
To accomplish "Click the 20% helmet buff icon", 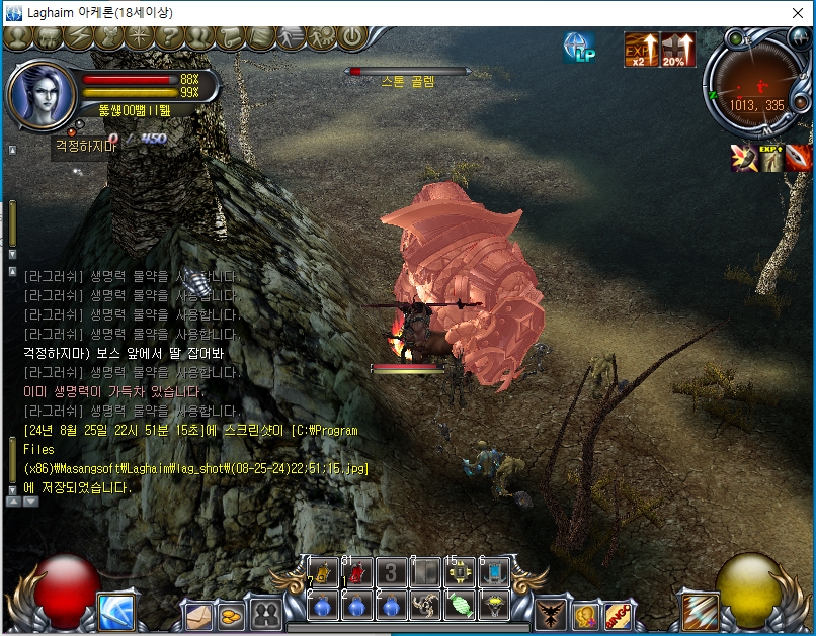I will click(679, 49).
